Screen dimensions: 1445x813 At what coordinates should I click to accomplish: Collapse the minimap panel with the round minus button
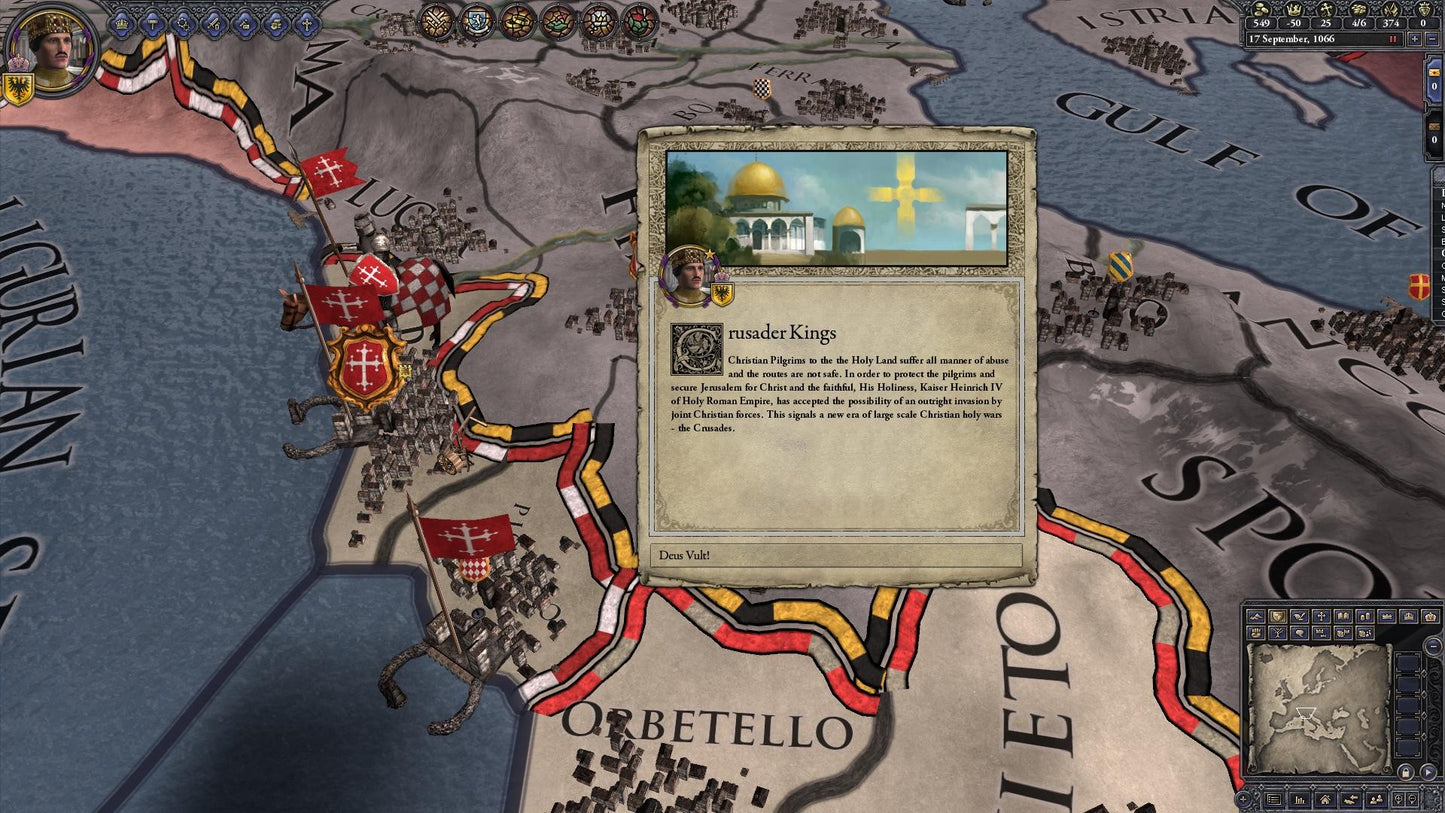1432,645
